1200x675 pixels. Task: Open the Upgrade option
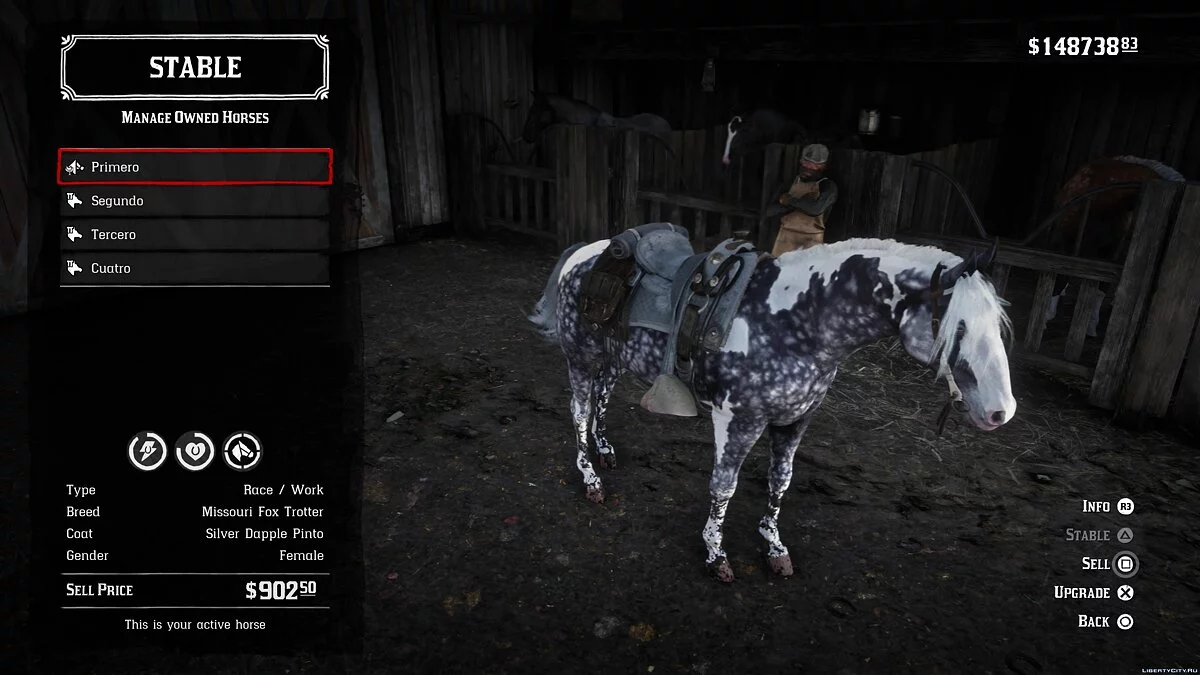[1094, 593]
